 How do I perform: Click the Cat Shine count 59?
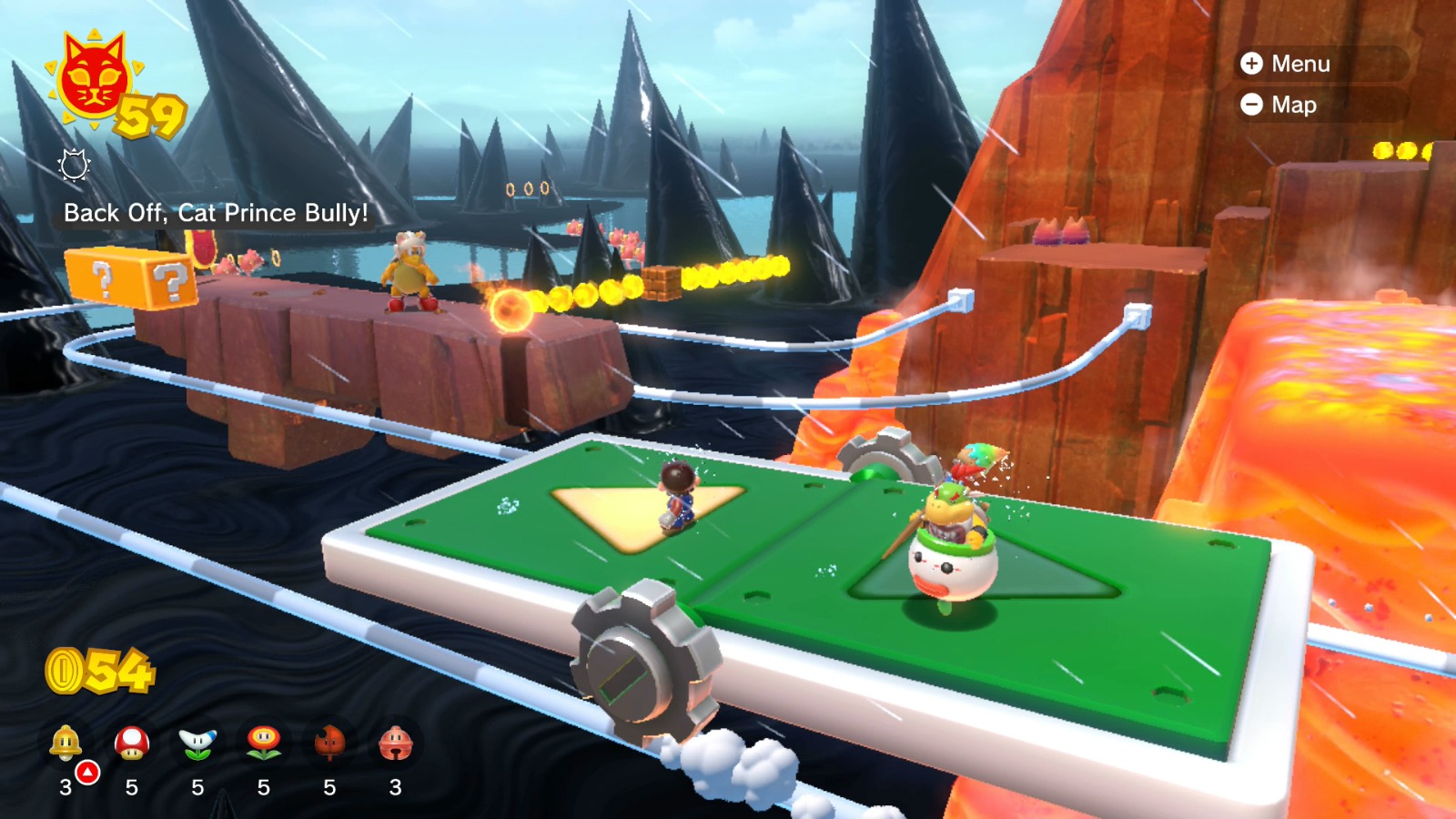[150, 116]
